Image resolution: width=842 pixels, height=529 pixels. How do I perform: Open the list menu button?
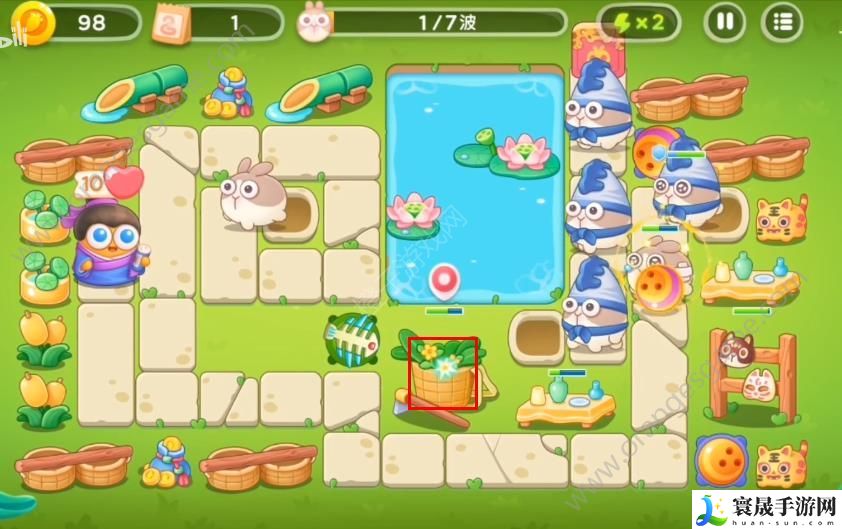pyautogui.click(x=781, y=22)
